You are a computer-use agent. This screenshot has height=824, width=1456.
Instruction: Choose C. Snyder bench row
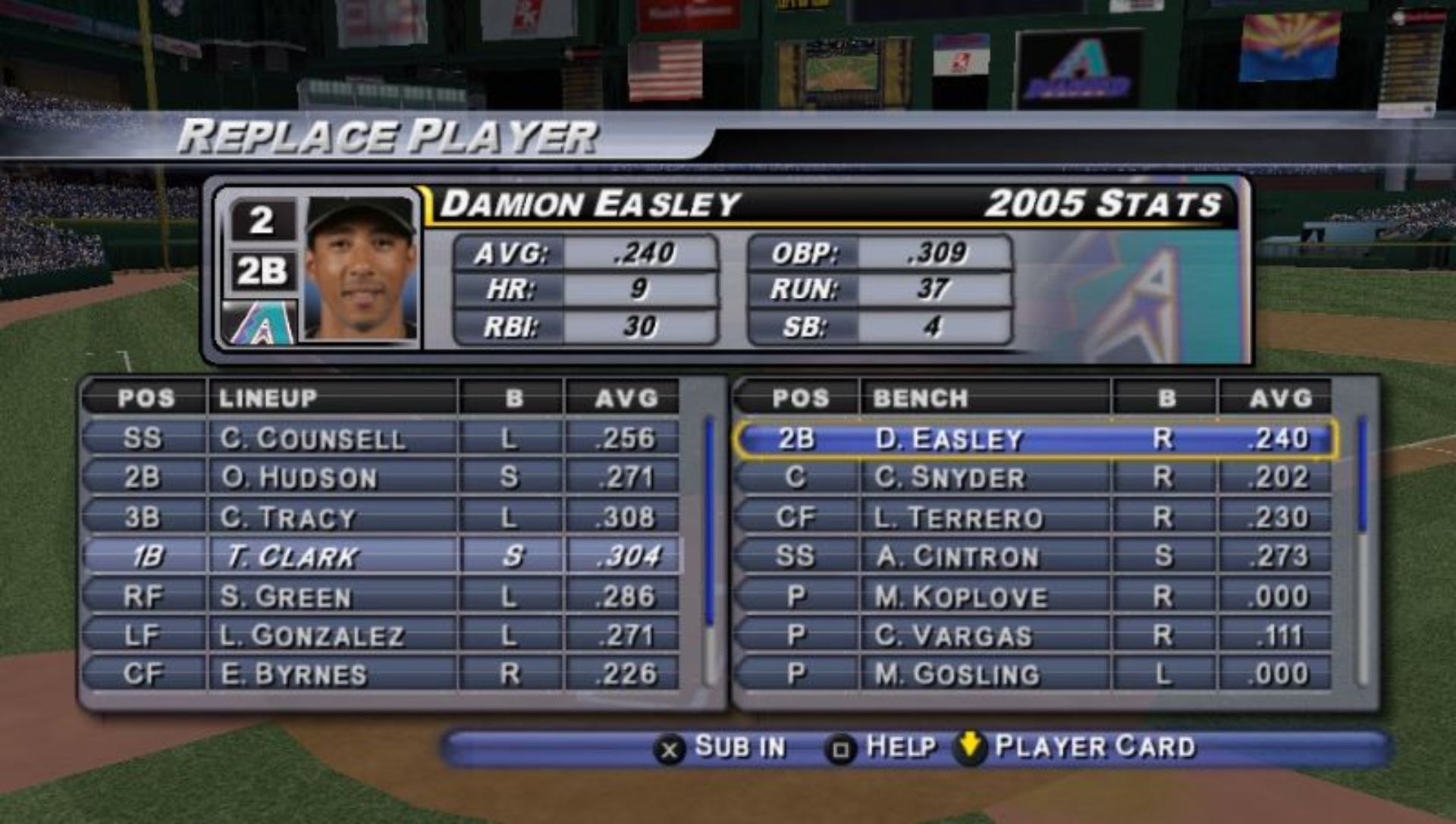click(x=949, y=478)
